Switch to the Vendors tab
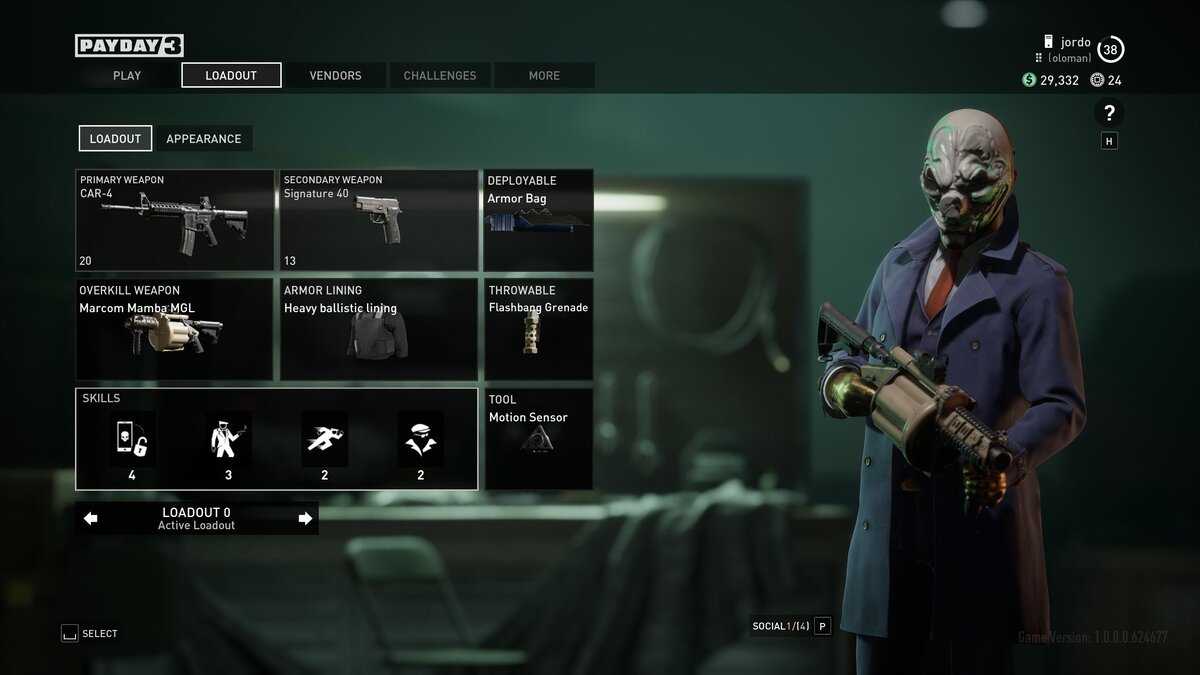This screenshot has height=675, width=1200. (x=335, y=75)
